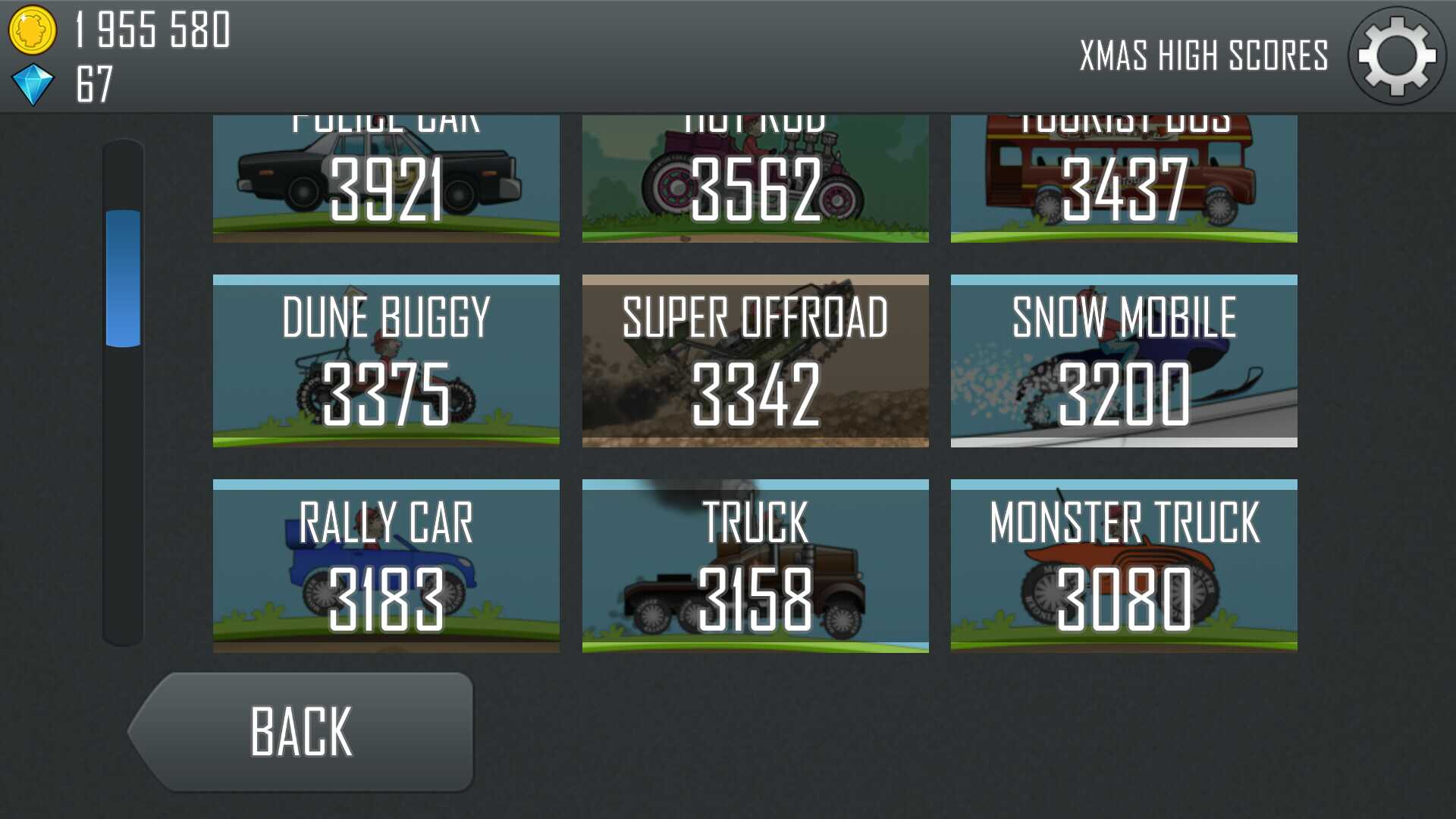Screen dimensions: 1456x819
Task: Select the Rally Car tile
Action: [386, 566]
